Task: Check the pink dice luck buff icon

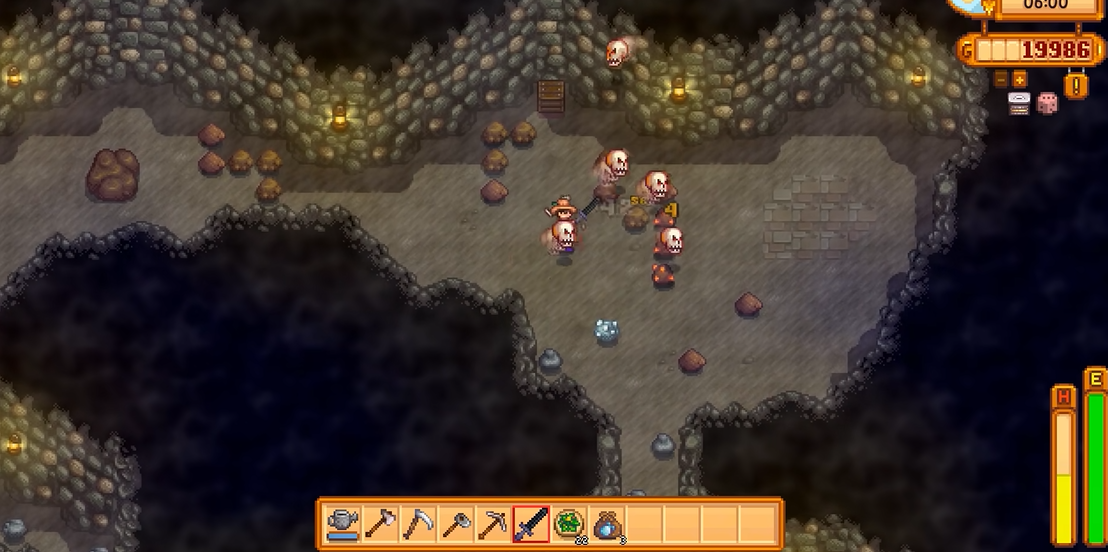Action: pyautogui.click(x=1047, y=103)
